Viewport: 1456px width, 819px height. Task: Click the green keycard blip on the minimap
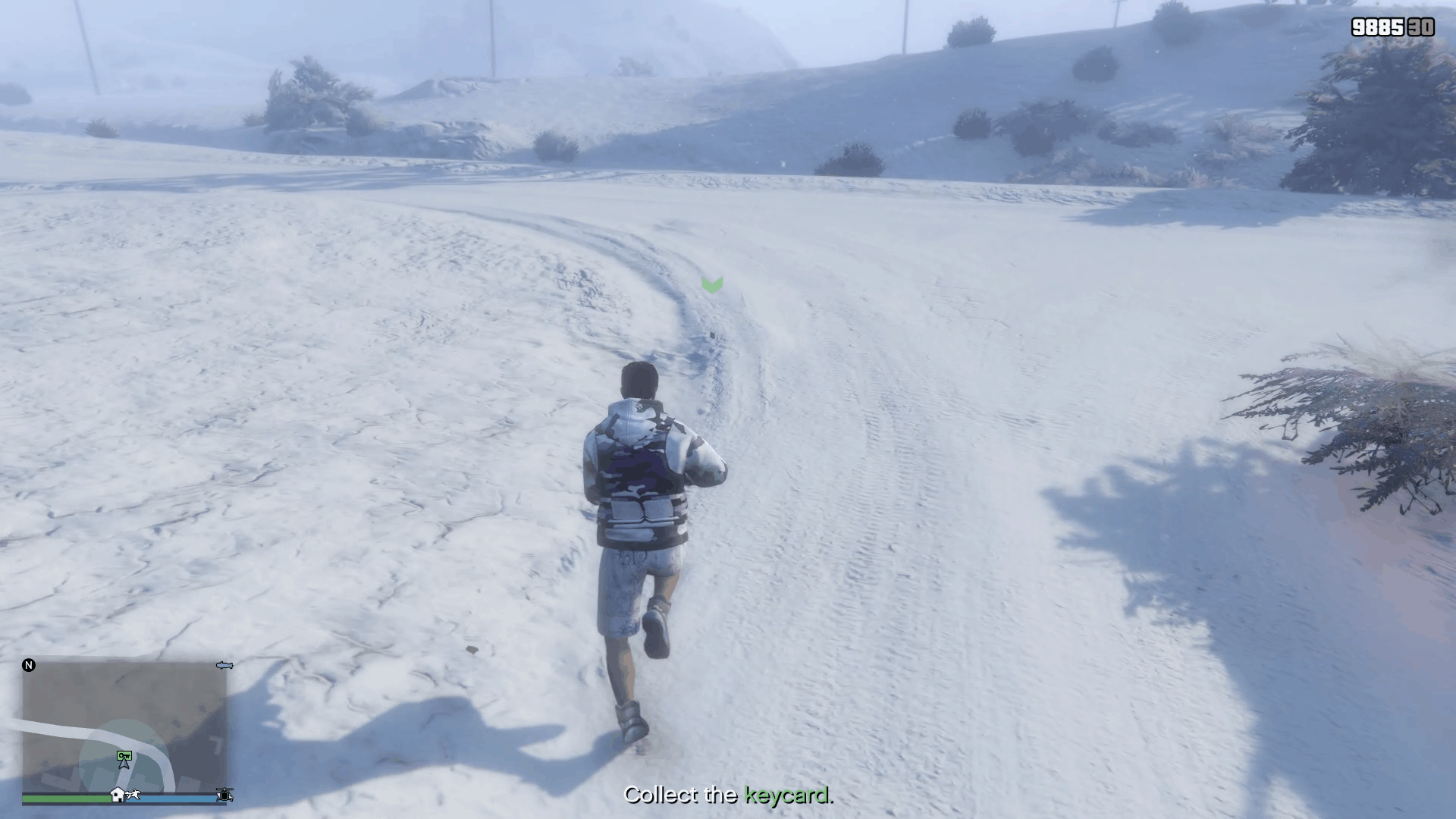click(x=124, y=755)
